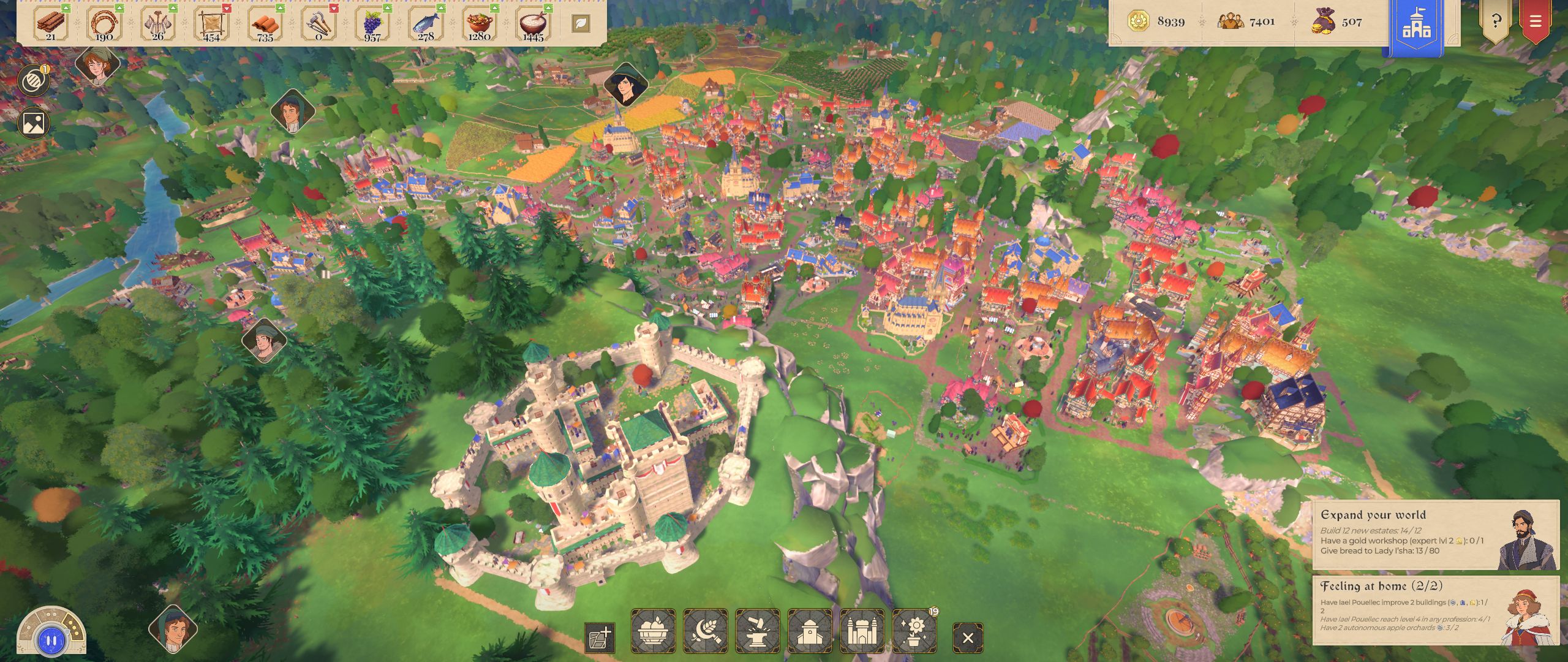Open the food basket build category
This screenshot has height=662, width=1568.
(653, 631)
